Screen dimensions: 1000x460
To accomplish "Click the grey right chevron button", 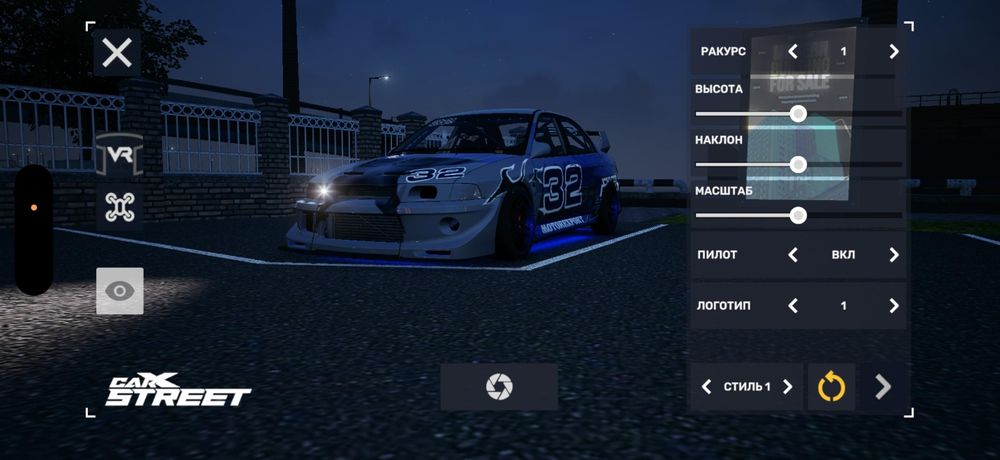I will tap(883, 387).
